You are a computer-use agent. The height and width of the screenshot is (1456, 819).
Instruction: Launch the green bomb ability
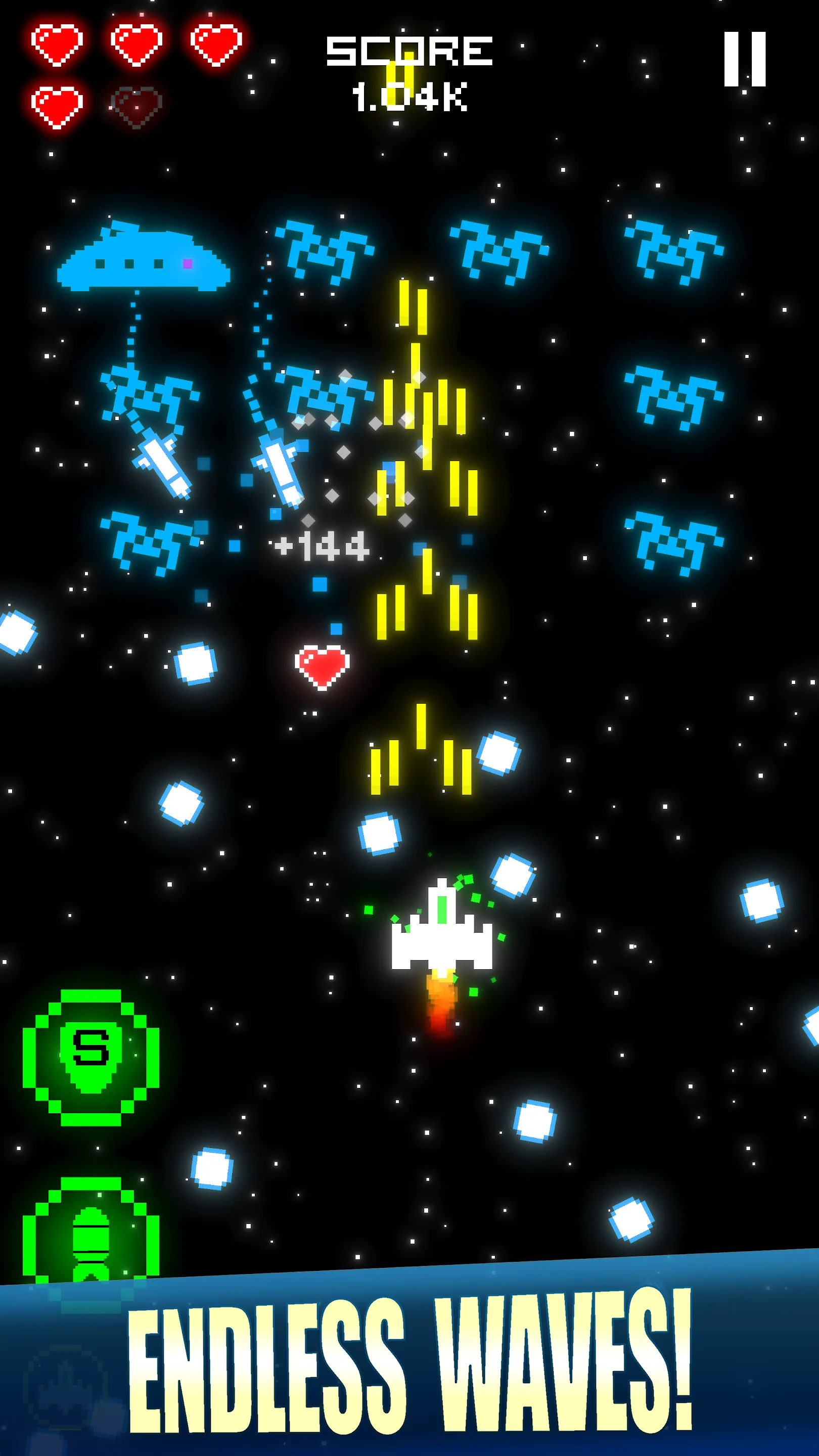90,1238
